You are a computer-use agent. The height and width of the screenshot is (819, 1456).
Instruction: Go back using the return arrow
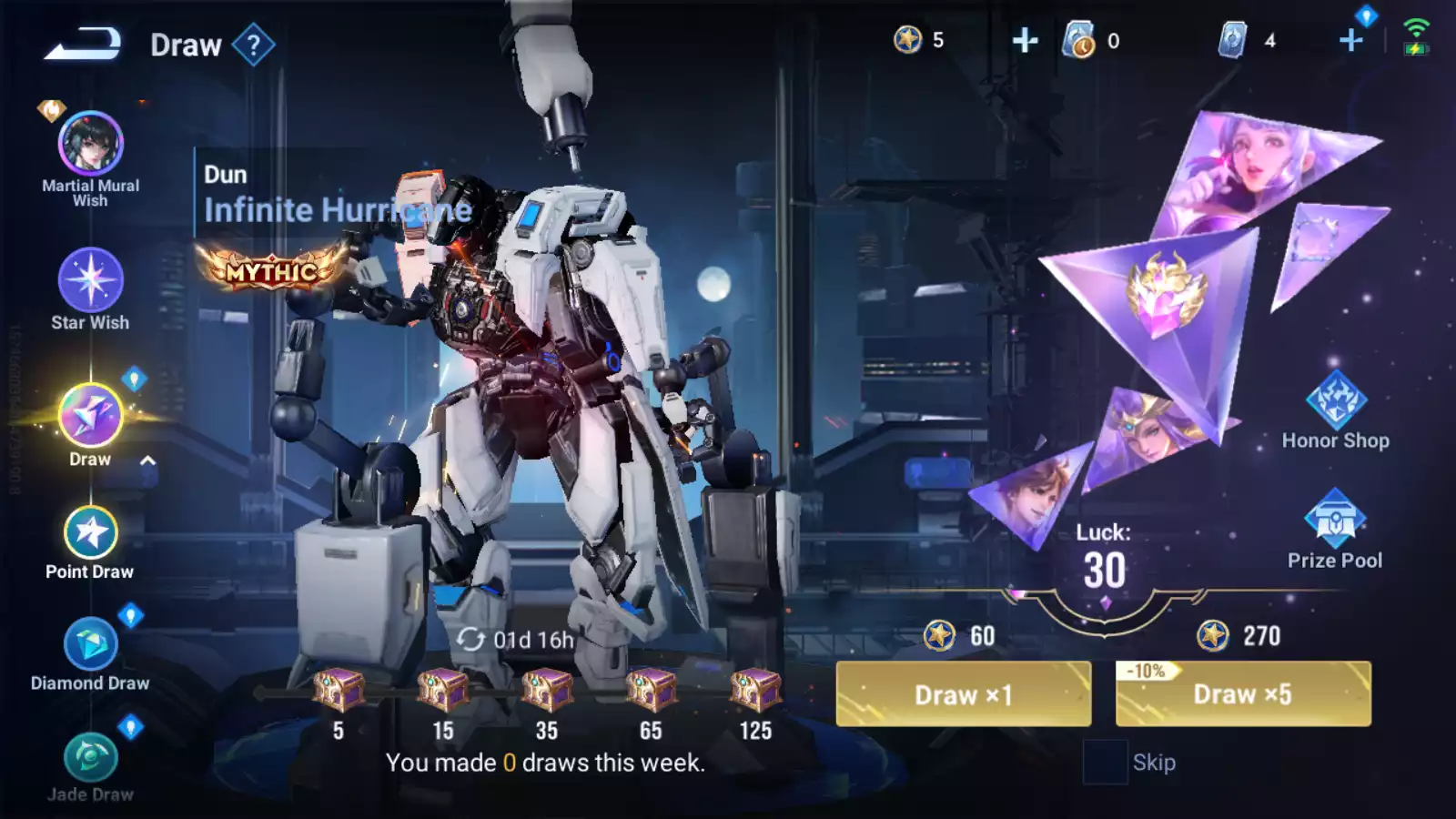82,44
